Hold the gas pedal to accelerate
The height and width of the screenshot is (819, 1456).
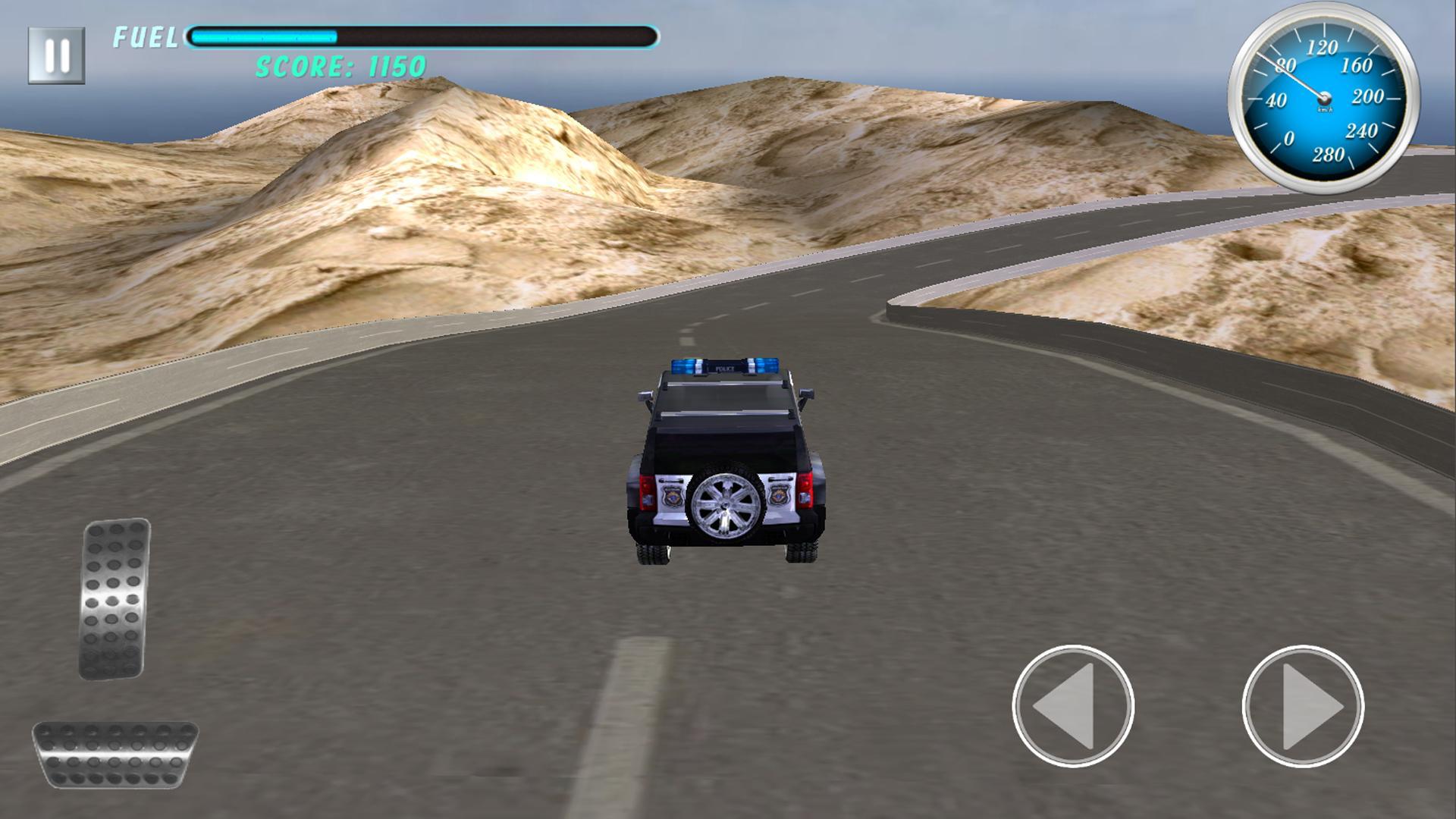click(114, 599)
